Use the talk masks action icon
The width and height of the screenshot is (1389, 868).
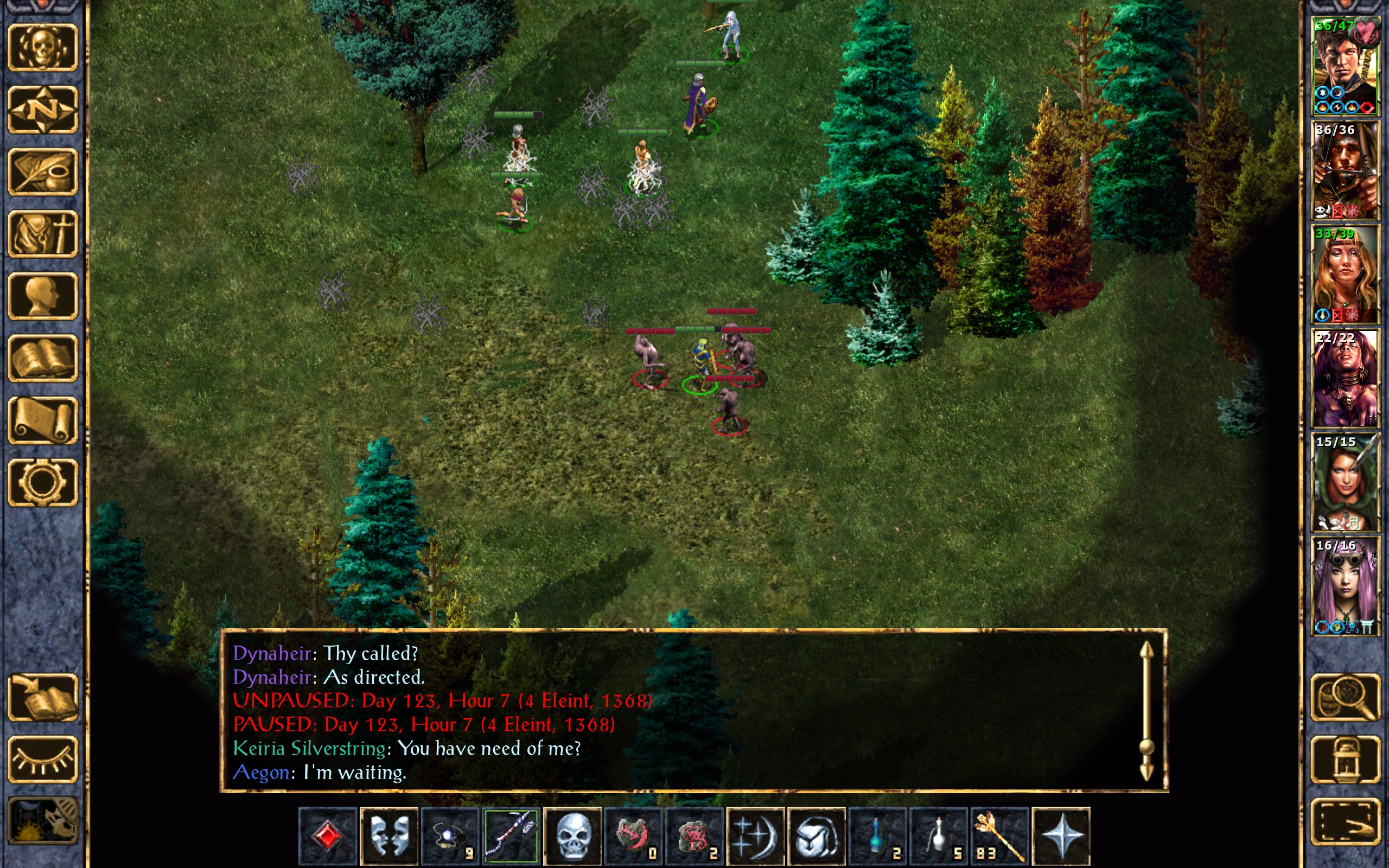tap(388, 836)
